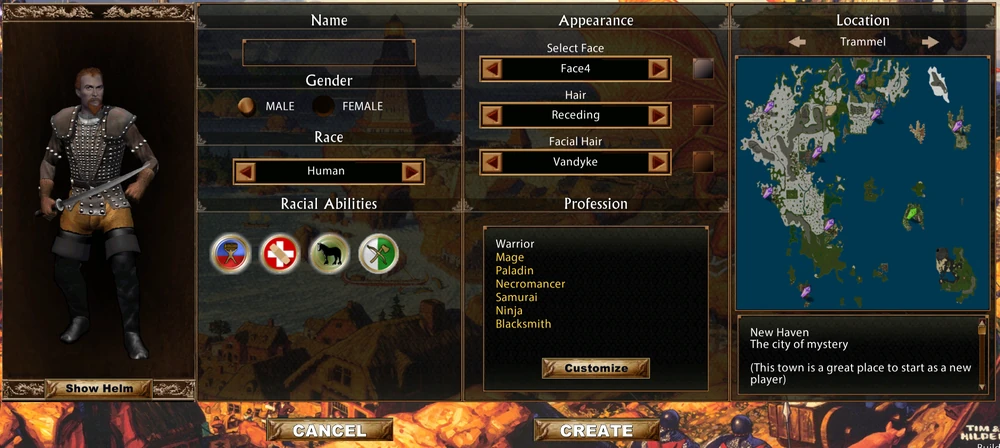Switch to the next facial hair style
The width and height of the screenshot is (1000, 448).
[658, 161]
